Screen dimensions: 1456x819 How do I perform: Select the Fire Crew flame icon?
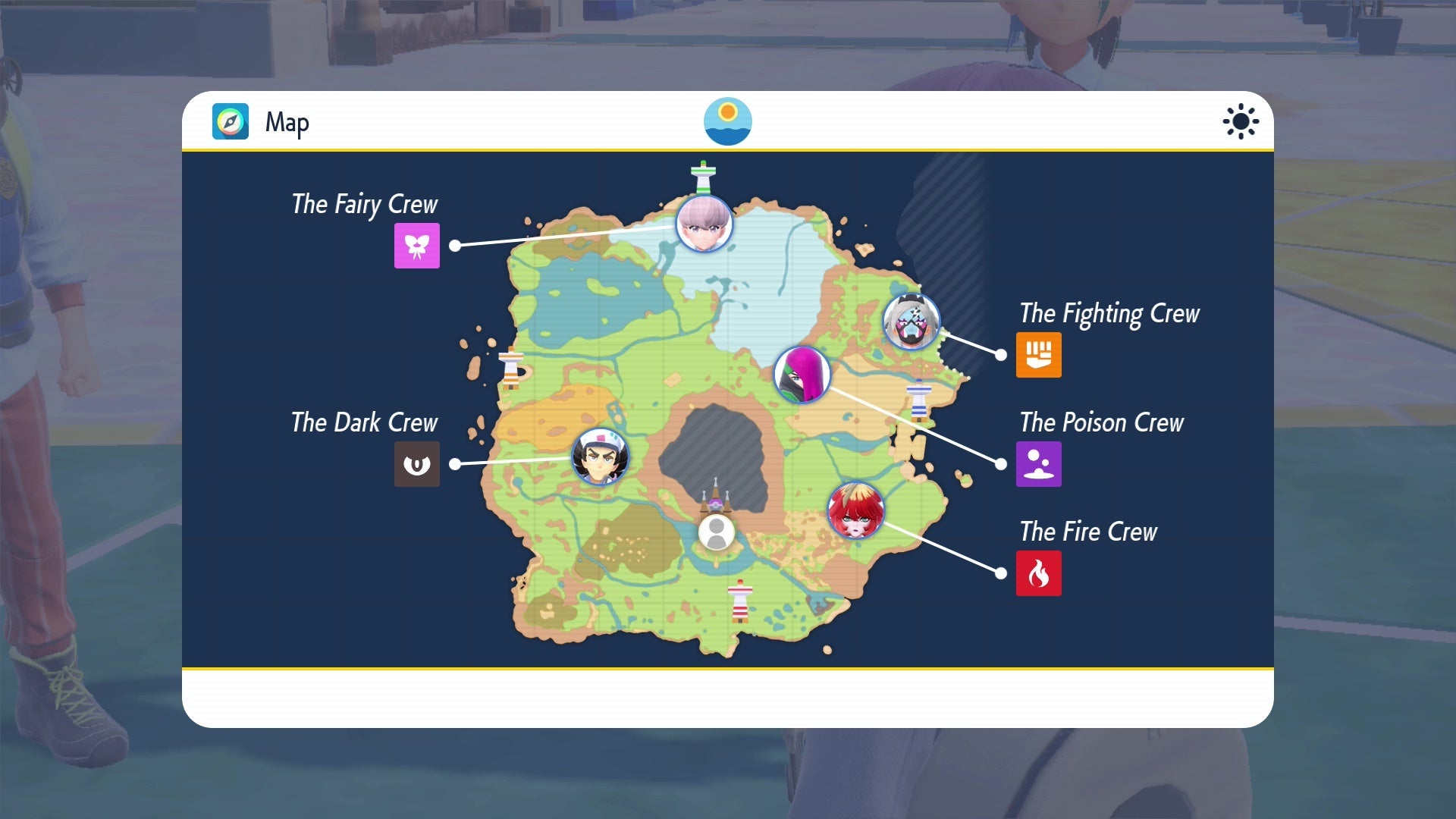(x=1039, y=573)
